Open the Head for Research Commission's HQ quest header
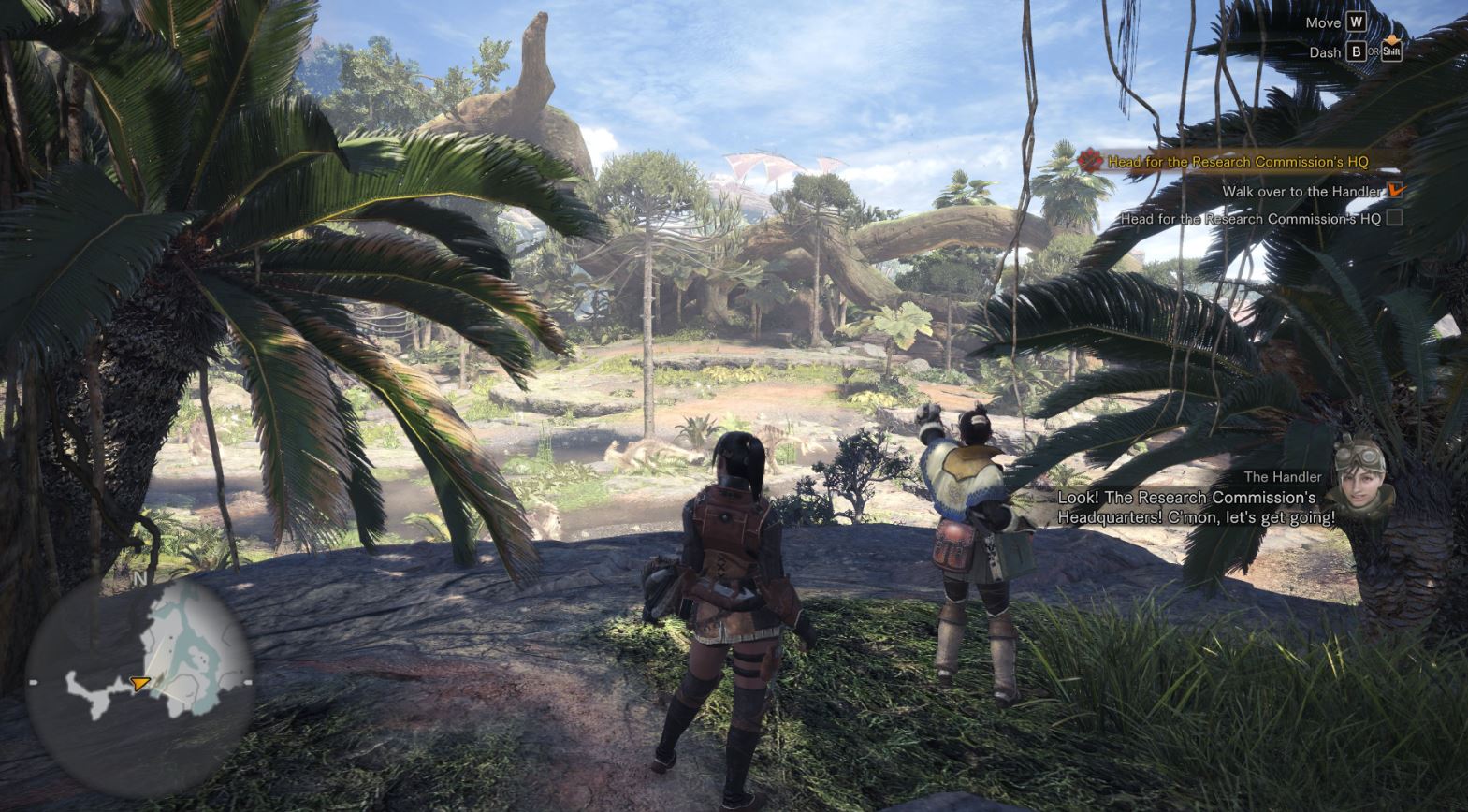The image size is (1468, 812). 1237,162
